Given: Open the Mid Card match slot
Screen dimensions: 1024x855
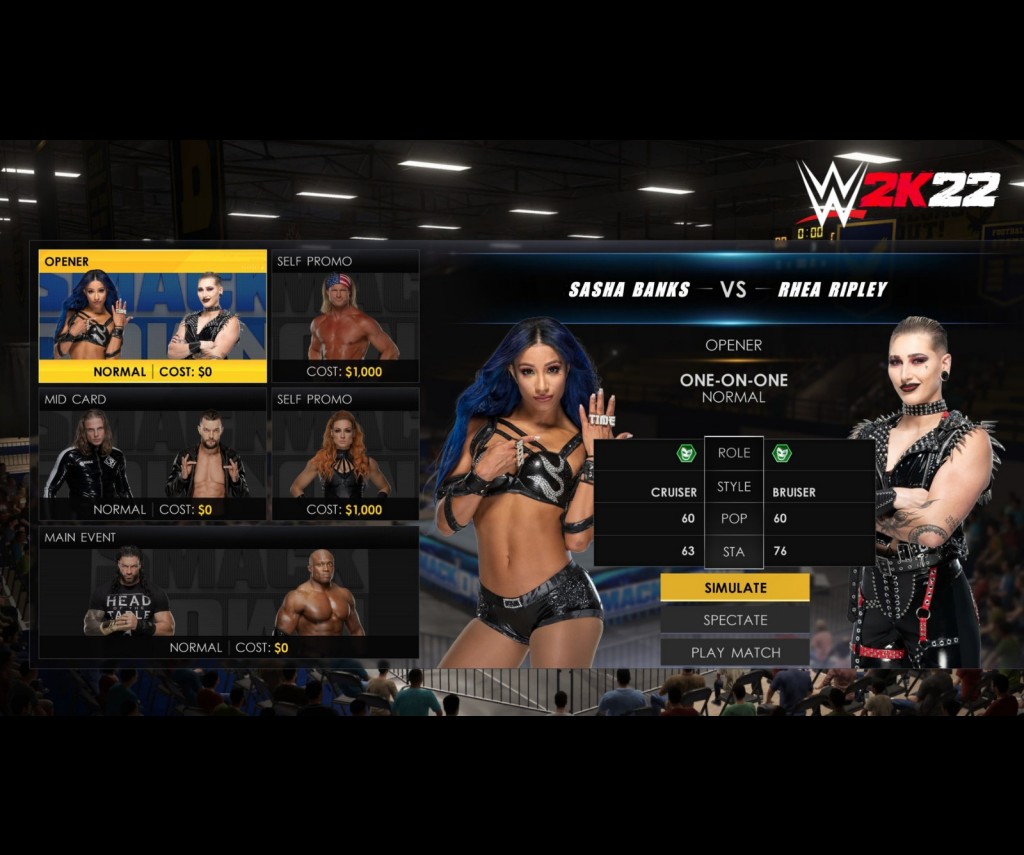Looking at the screenshot, I should pos(153,454).
